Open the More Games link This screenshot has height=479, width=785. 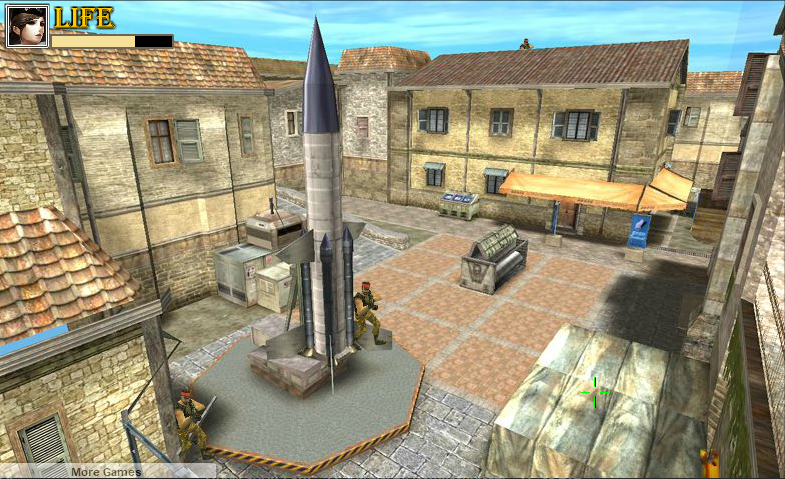coord(105,471)
